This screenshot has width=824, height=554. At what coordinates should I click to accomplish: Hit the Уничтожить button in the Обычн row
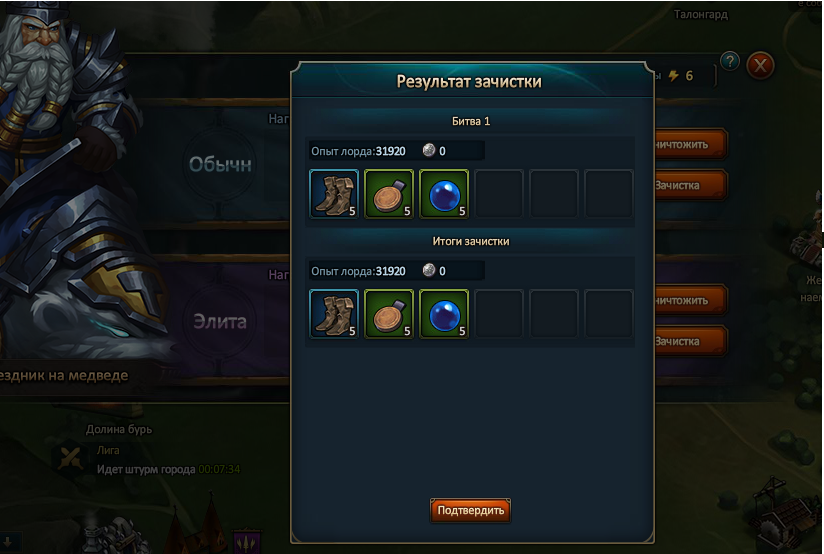689,144
